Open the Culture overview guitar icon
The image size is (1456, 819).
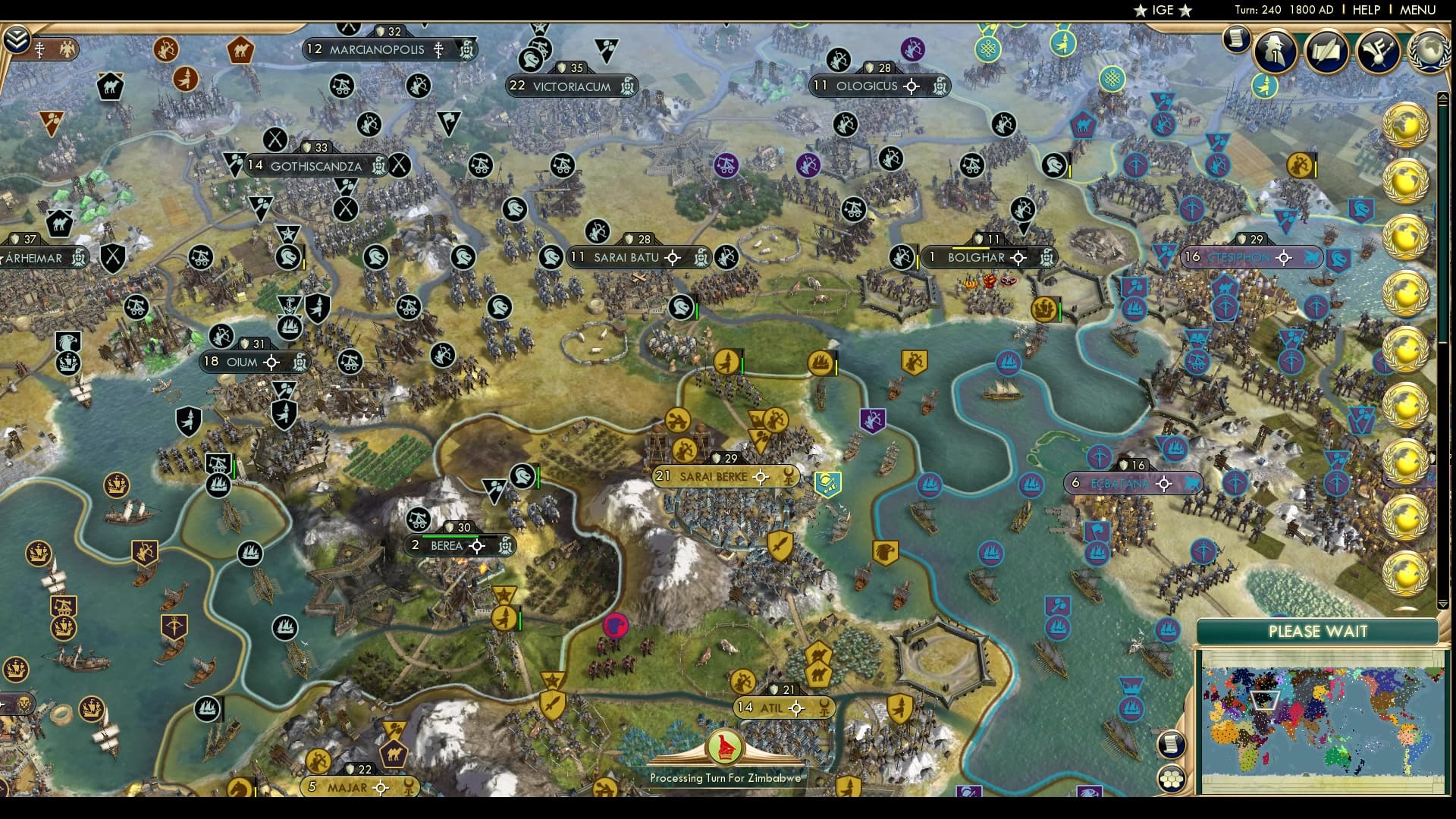pyautogui.click(x=1376, y=49)
